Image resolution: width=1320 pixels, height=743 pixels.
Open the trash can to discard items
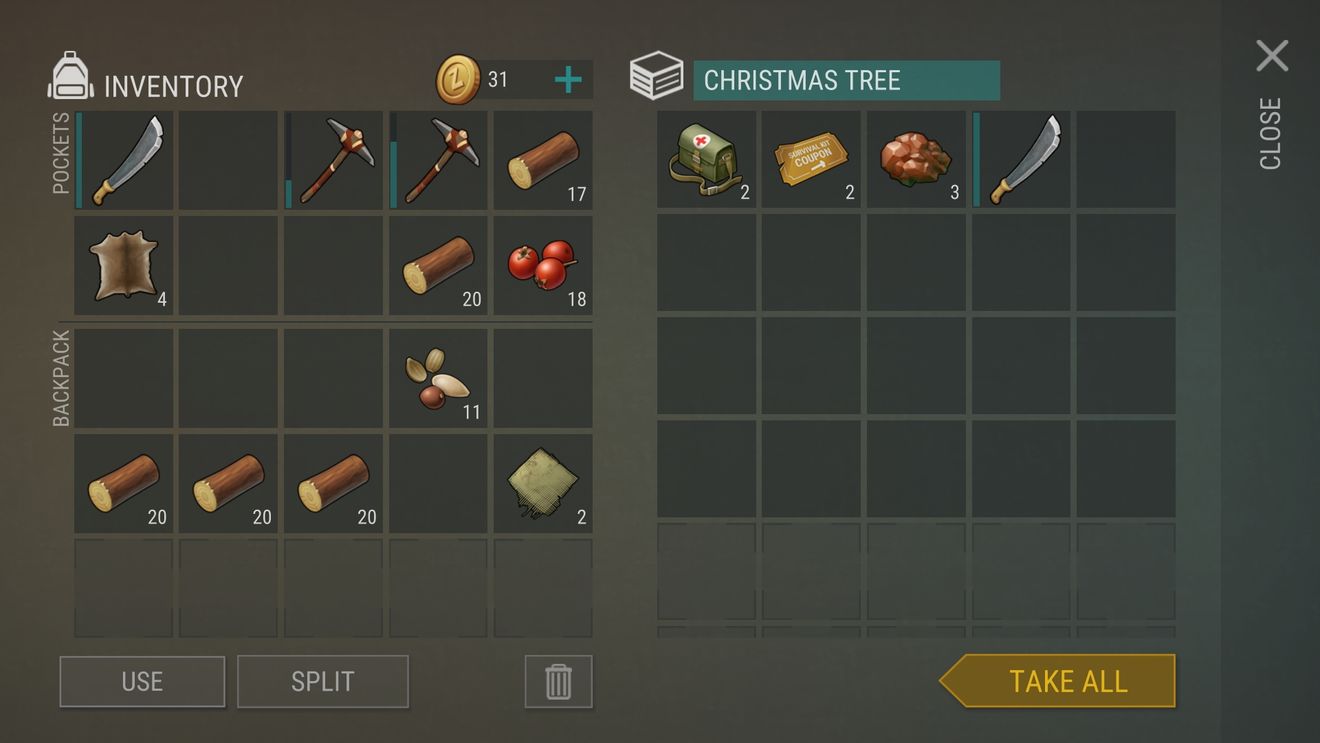[557, 681]
